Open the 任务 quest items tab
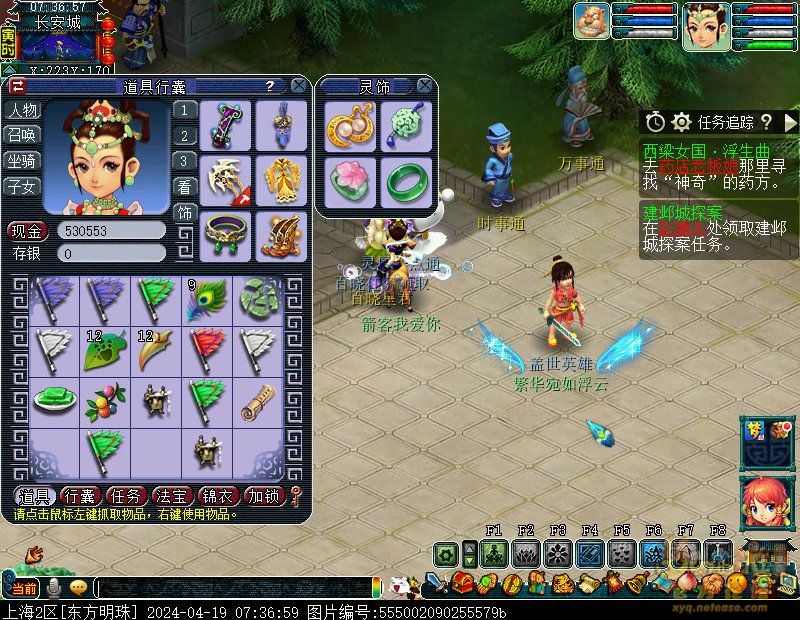The height and width of the screenshot is (620, 800). click(126, 496)
